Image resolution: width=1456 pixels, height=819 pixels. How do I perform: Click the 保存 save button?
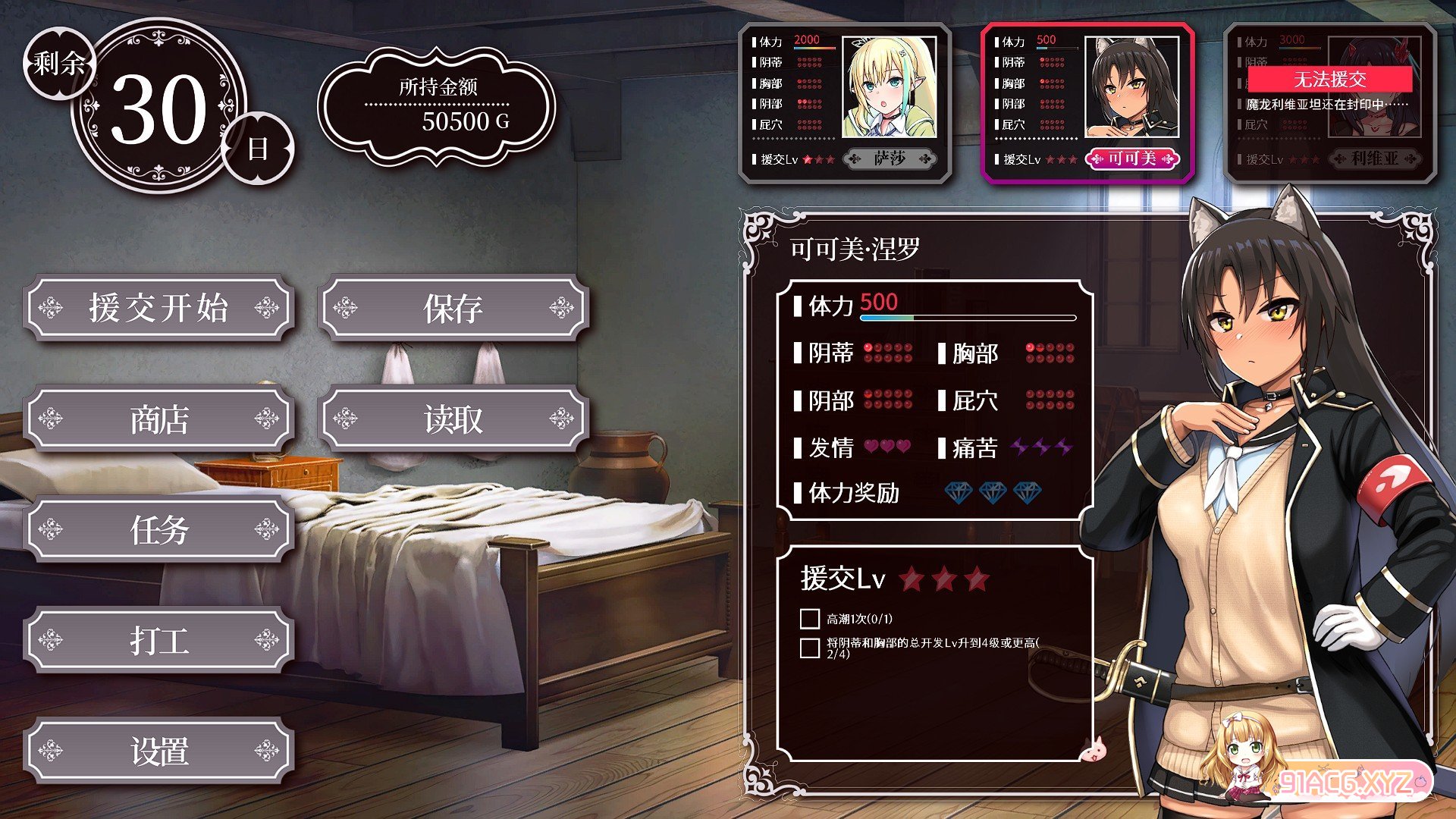tap(453, 308)
